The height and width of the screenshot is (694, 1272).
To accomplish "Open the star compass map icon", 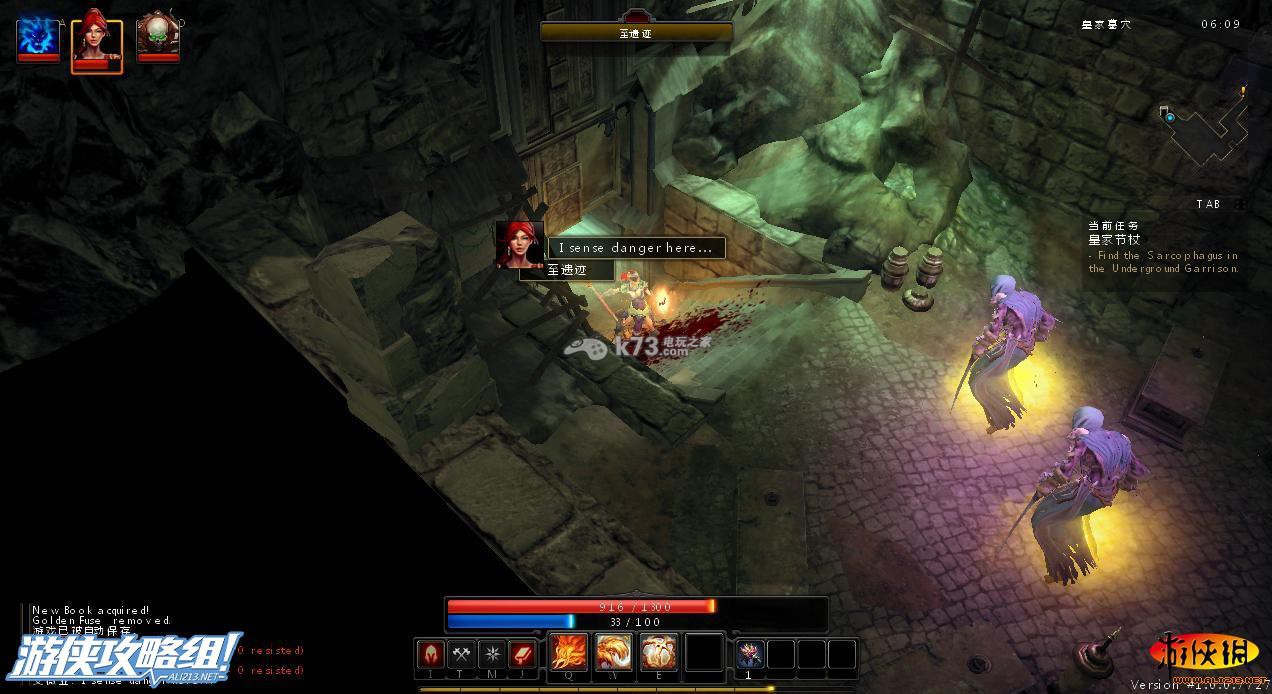I will click(x=492, y=654).
